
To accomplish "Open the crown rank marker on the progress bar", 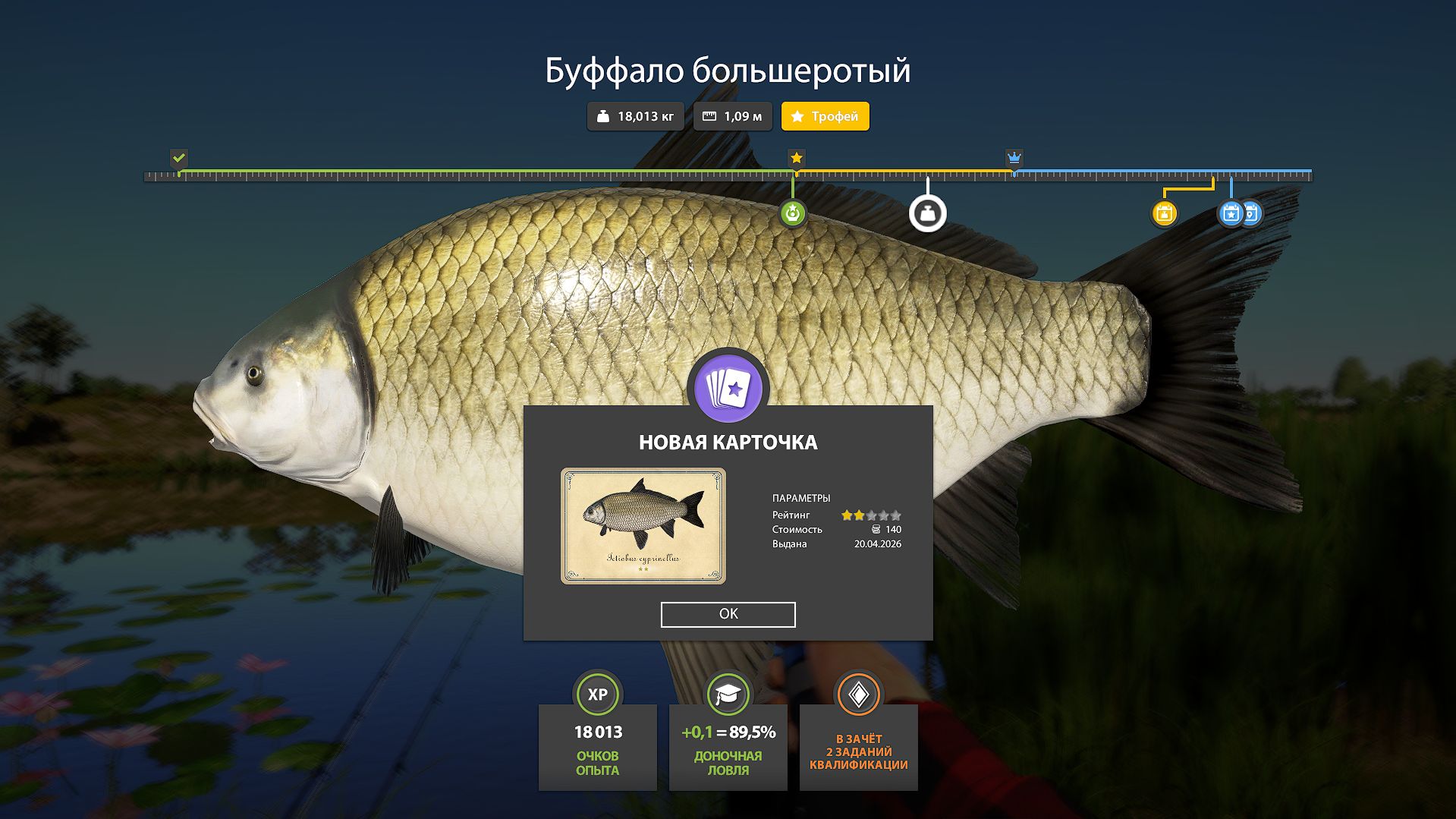I will [x=1014, y=159].
